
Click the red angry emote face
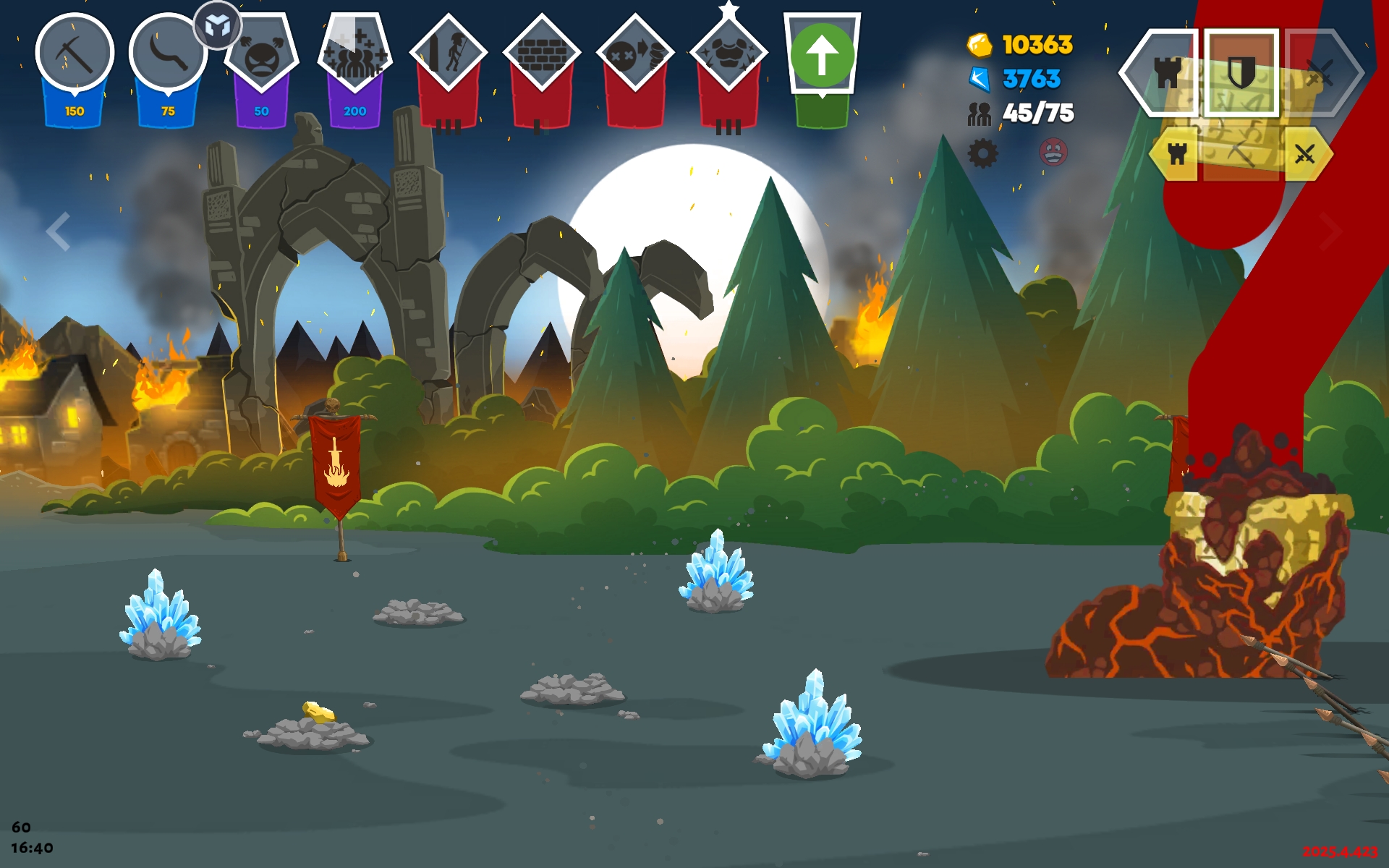tap(1053, 153)
